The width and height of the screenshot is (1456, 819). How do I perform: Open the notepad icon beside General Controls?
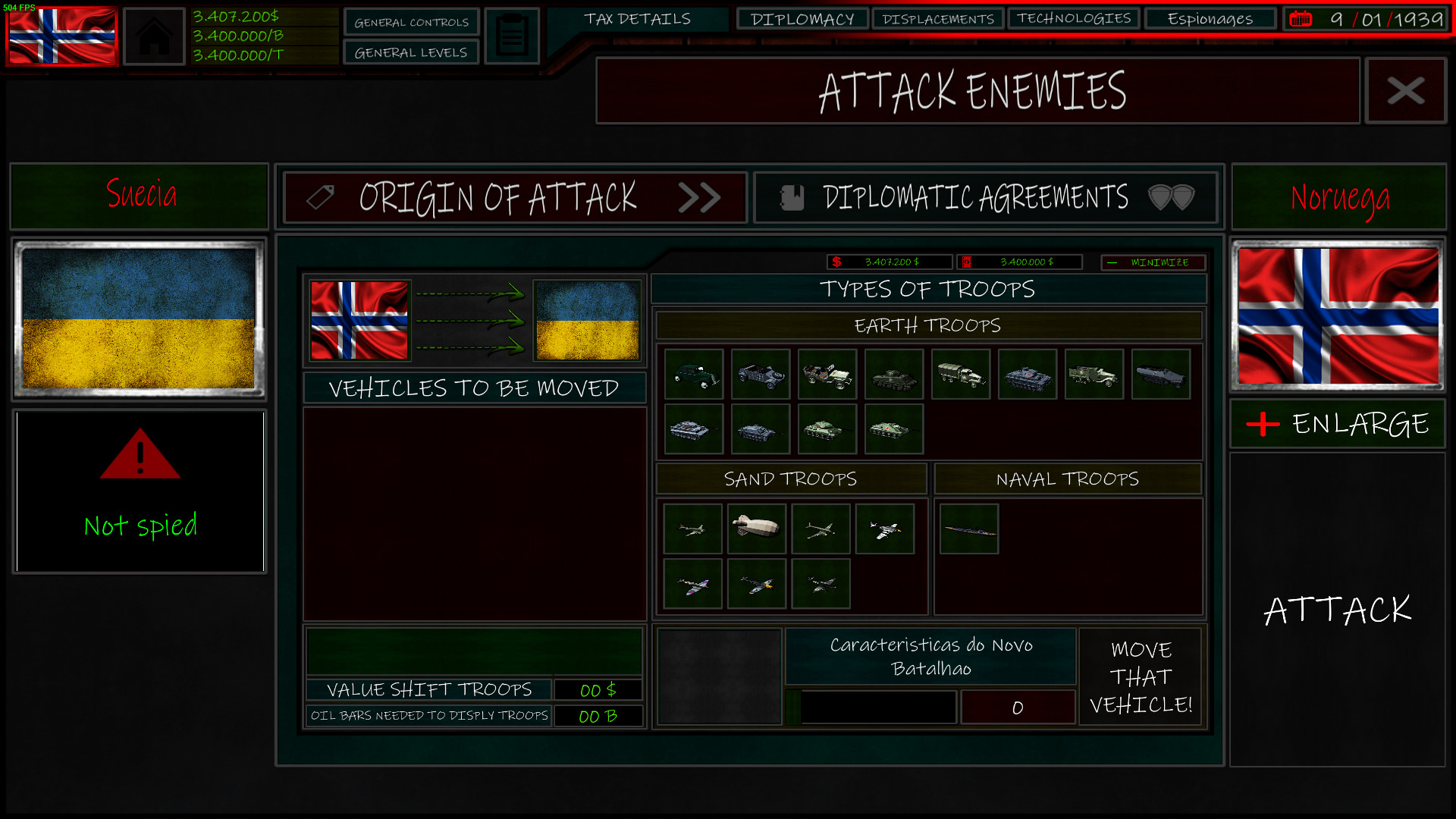pyautogui.click(x=512, y=34)
